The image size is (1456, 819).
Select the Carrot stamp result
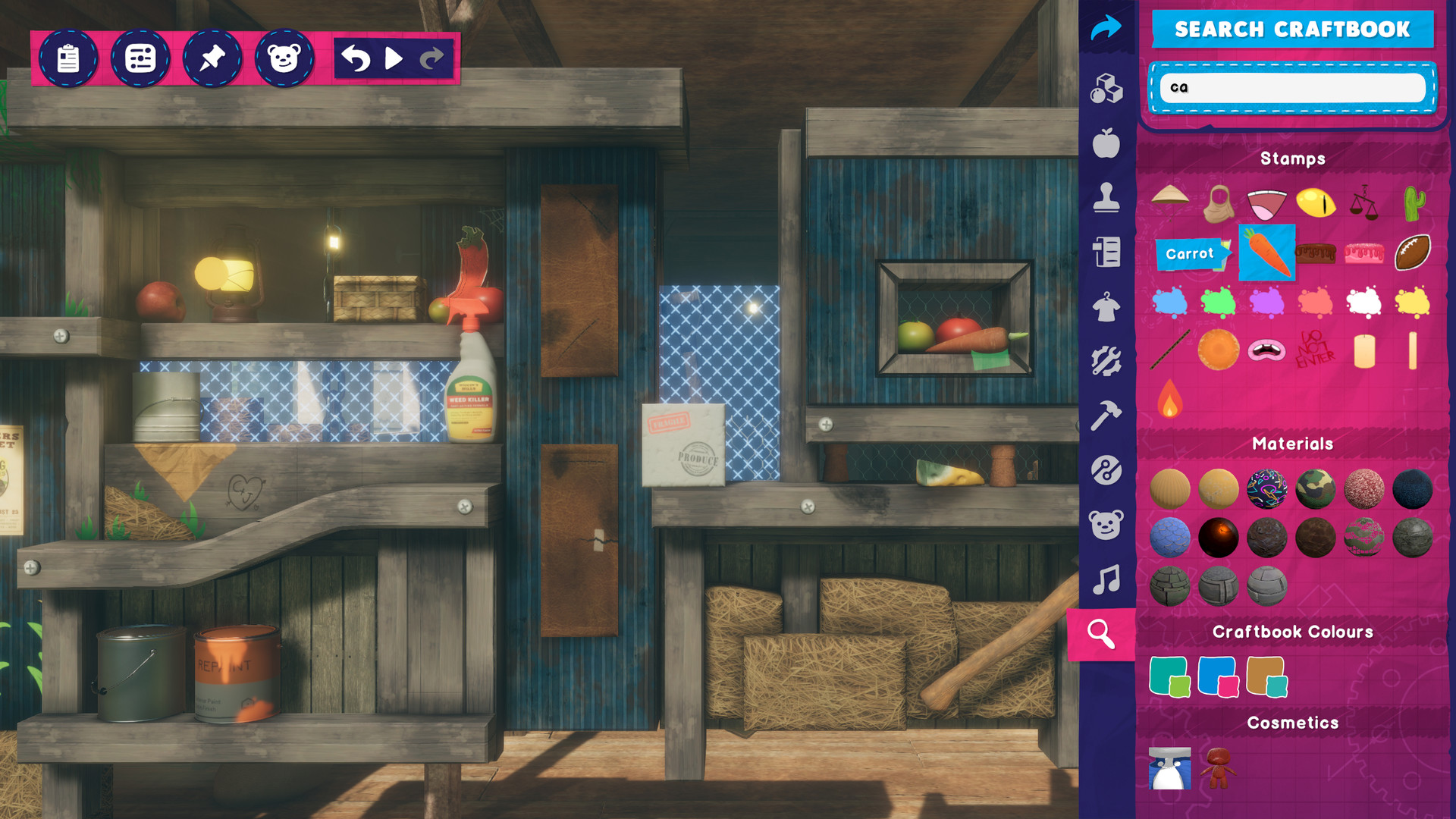click(x=1266, y=253)
